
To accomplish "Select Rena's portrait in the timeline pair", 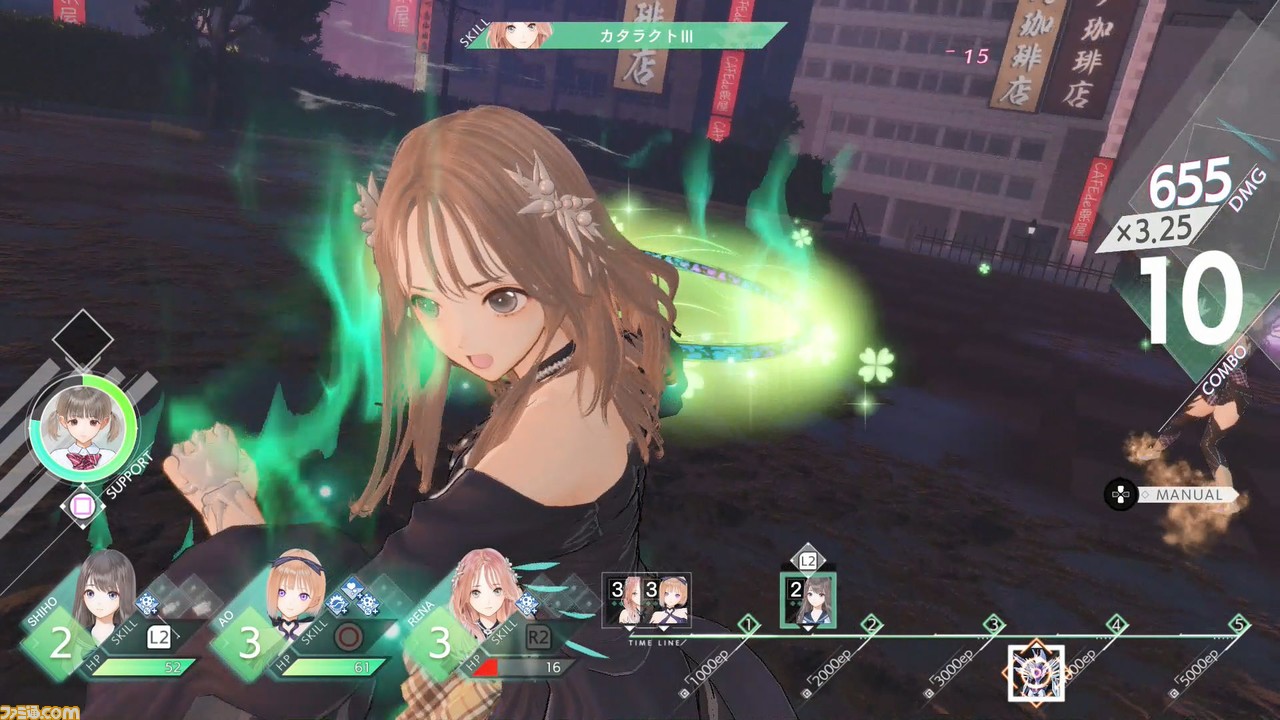I will [x=626, y=600].
